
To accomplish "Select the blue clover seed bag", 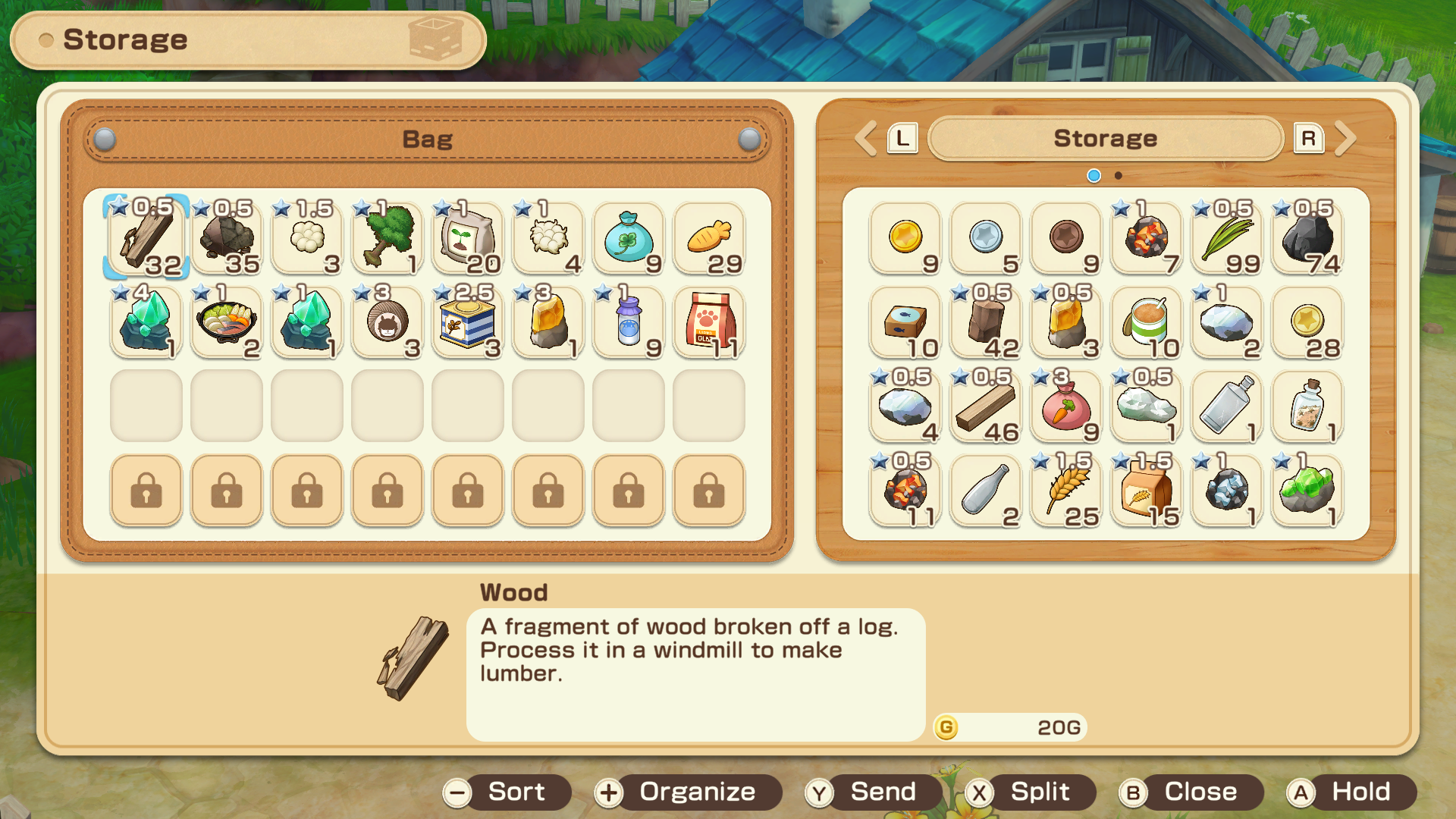I will pos(629,237).
